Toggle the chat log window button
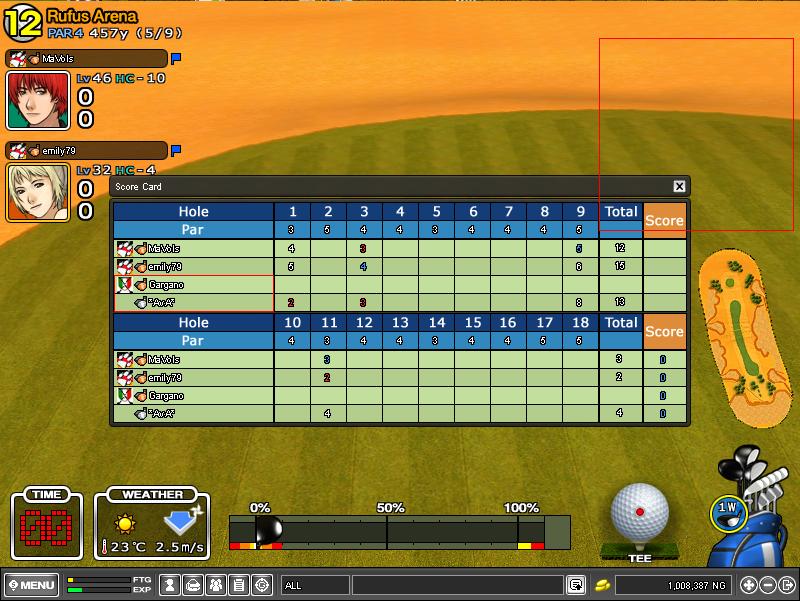This screenshot has height=601, width=800. tap(576, 585)
